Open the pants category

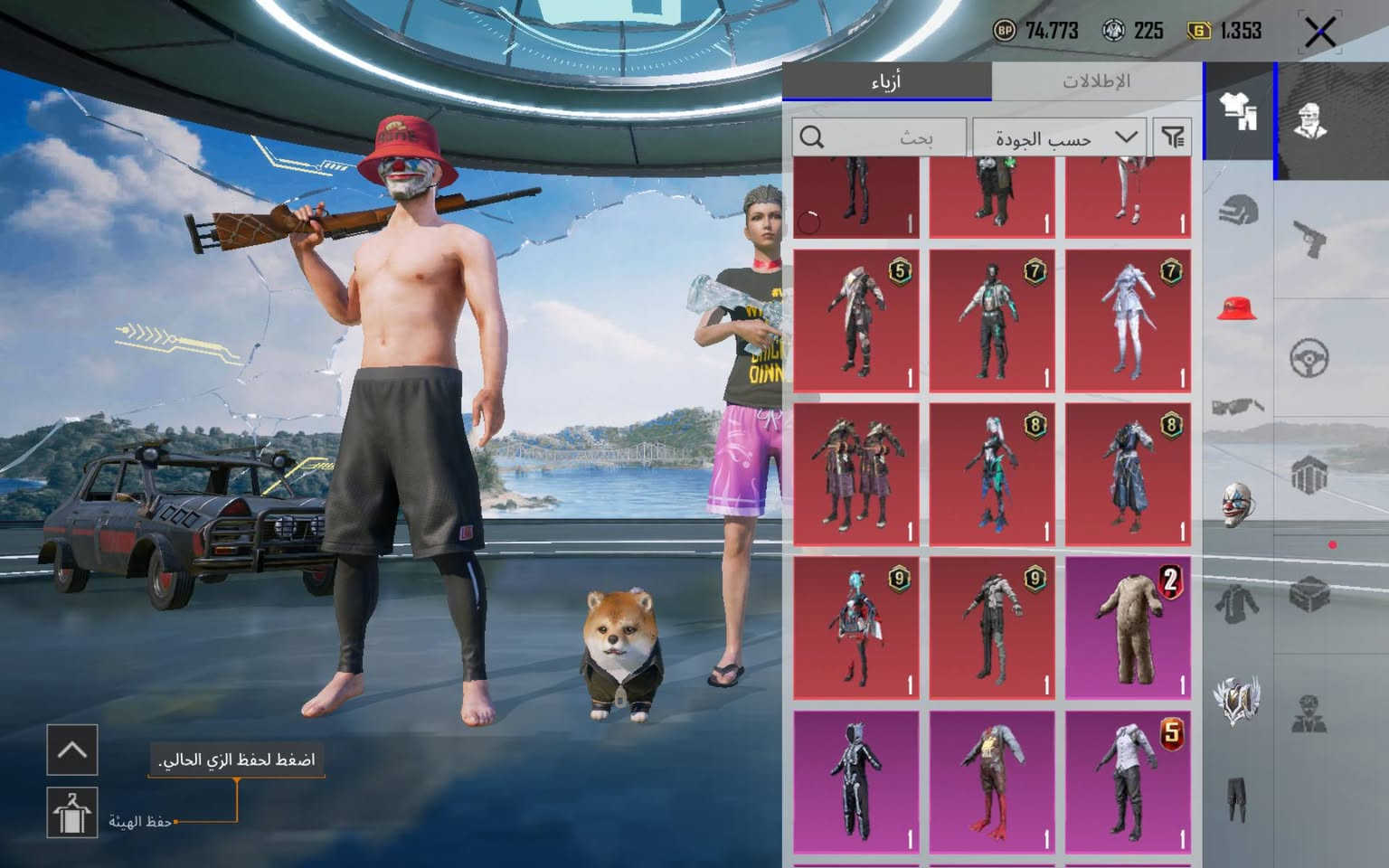coord(1238,797)
